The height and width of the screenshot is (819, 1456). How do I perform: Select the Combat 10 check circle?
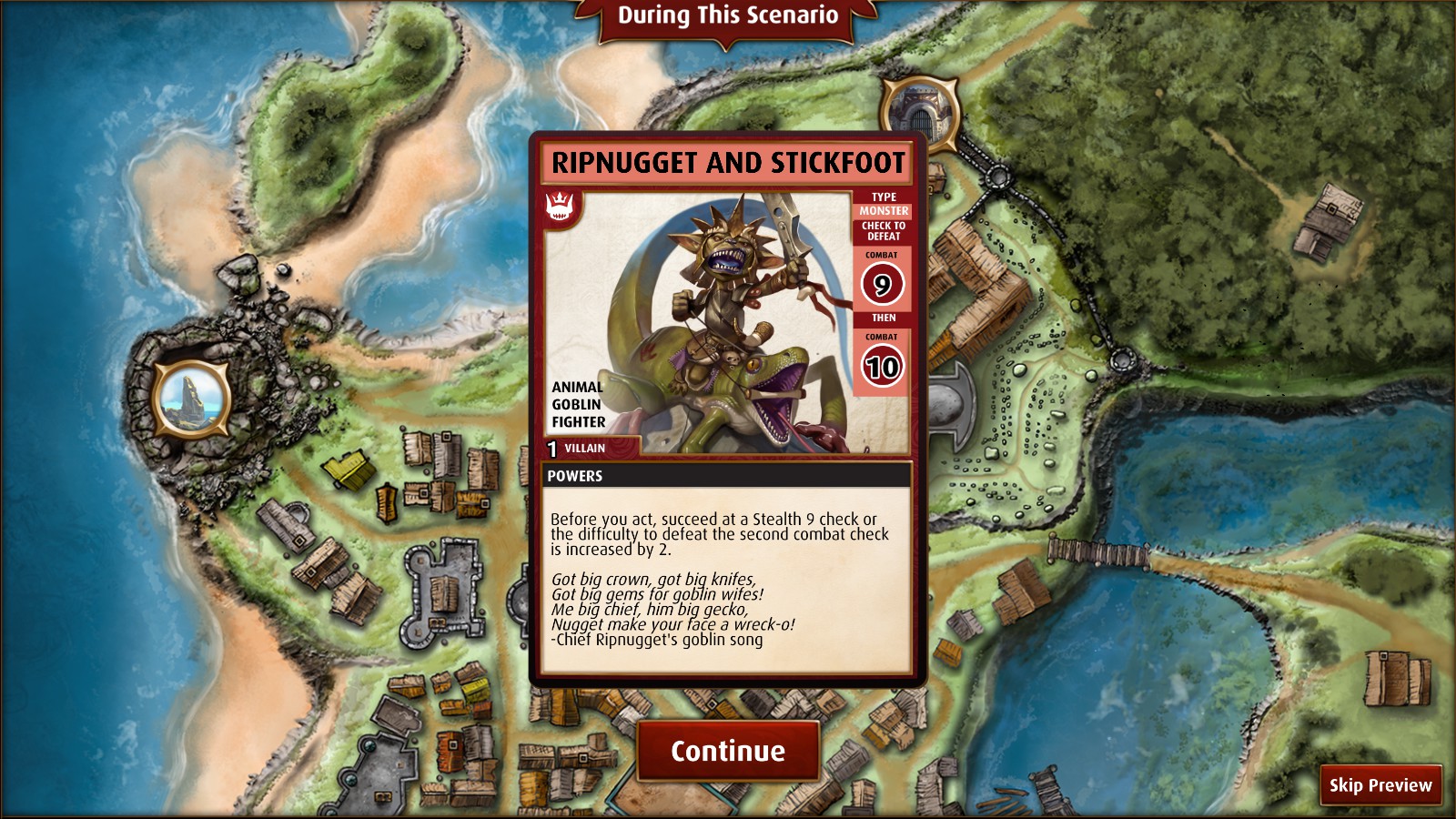pyautogui.click(x=881, y=363)
